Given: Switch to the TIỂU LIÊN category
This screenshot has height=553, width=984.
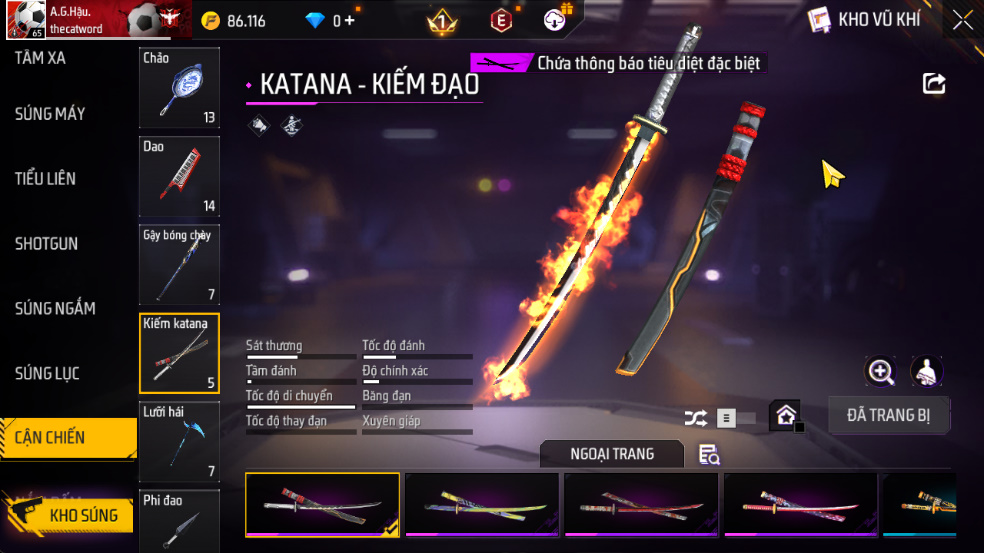Looking at the screenshot, I should [x=46, y=179].
